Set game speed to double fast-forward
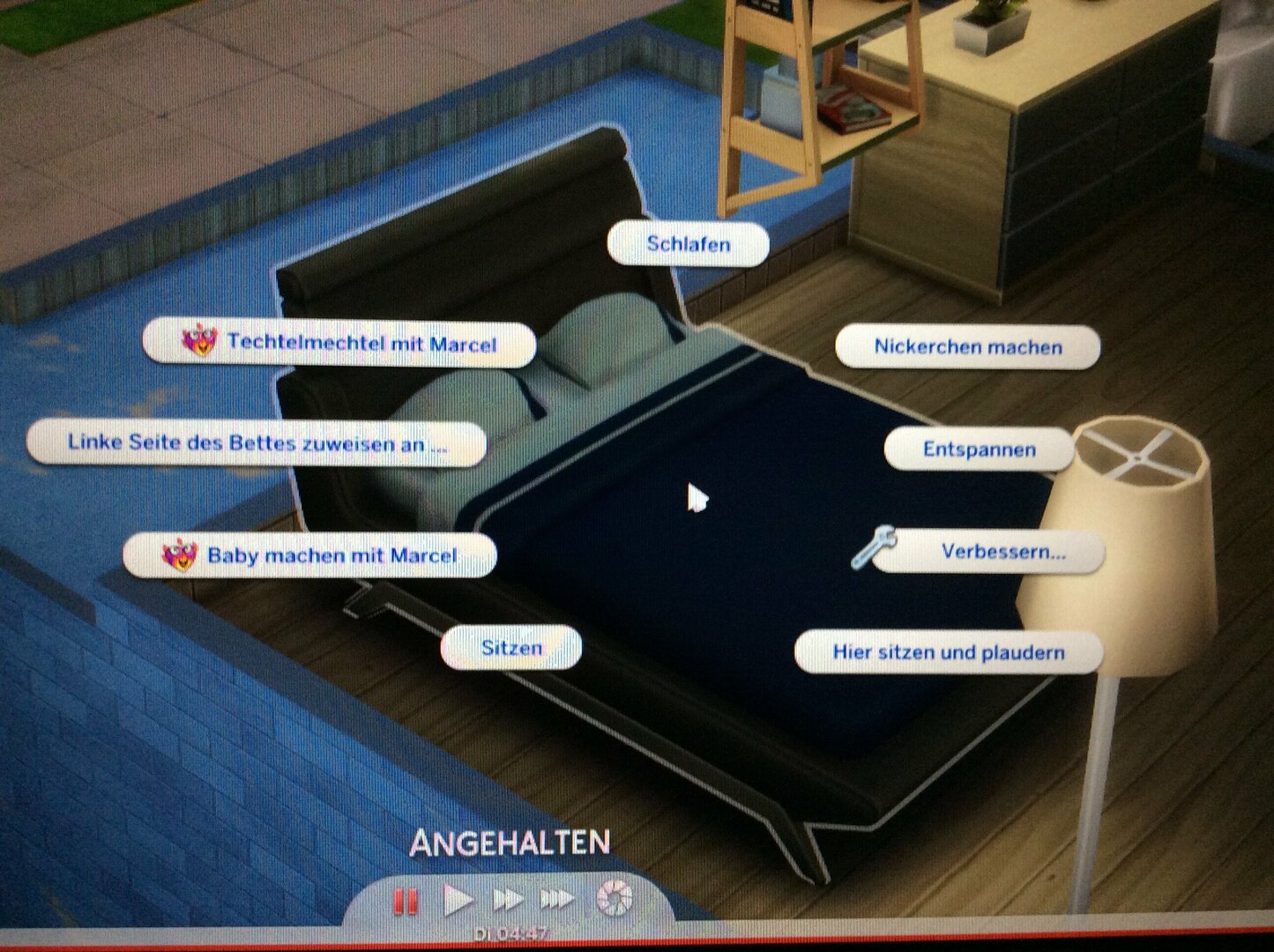1274x952 pixels. click(x=508, y=901)
